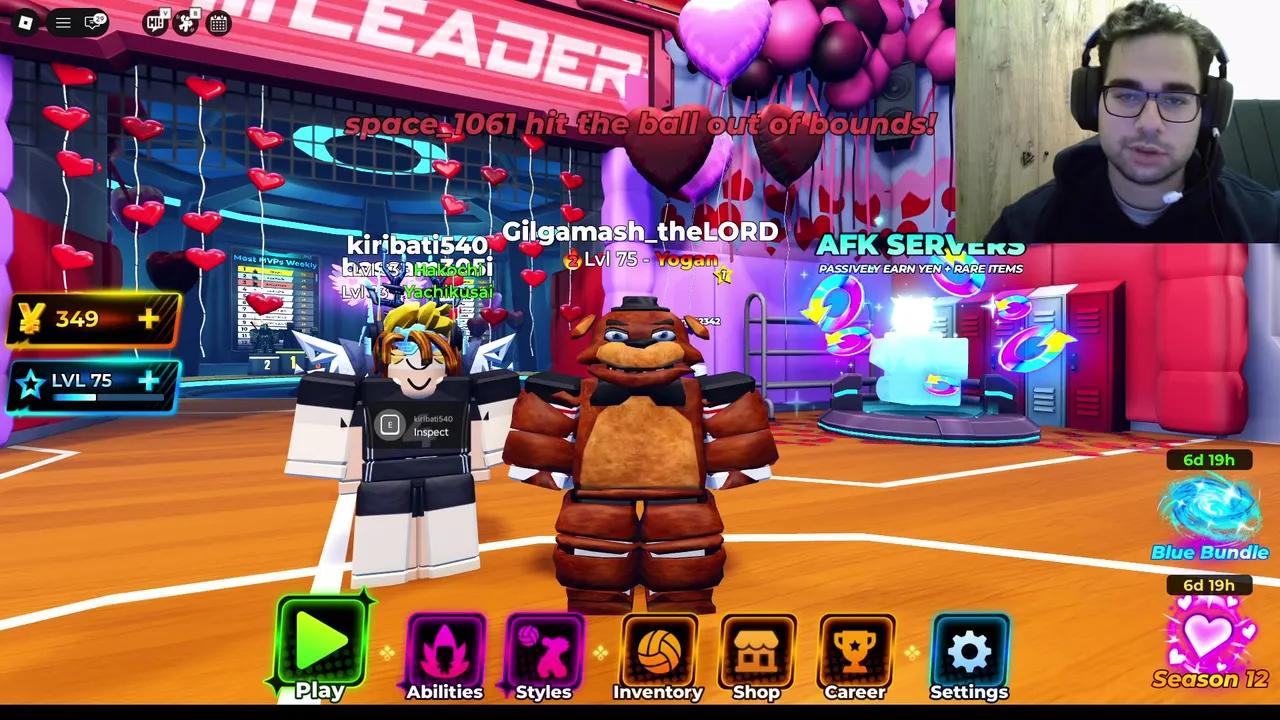Click the emotes figure icon near the top
1280x720 pixels.
(186, 22)
